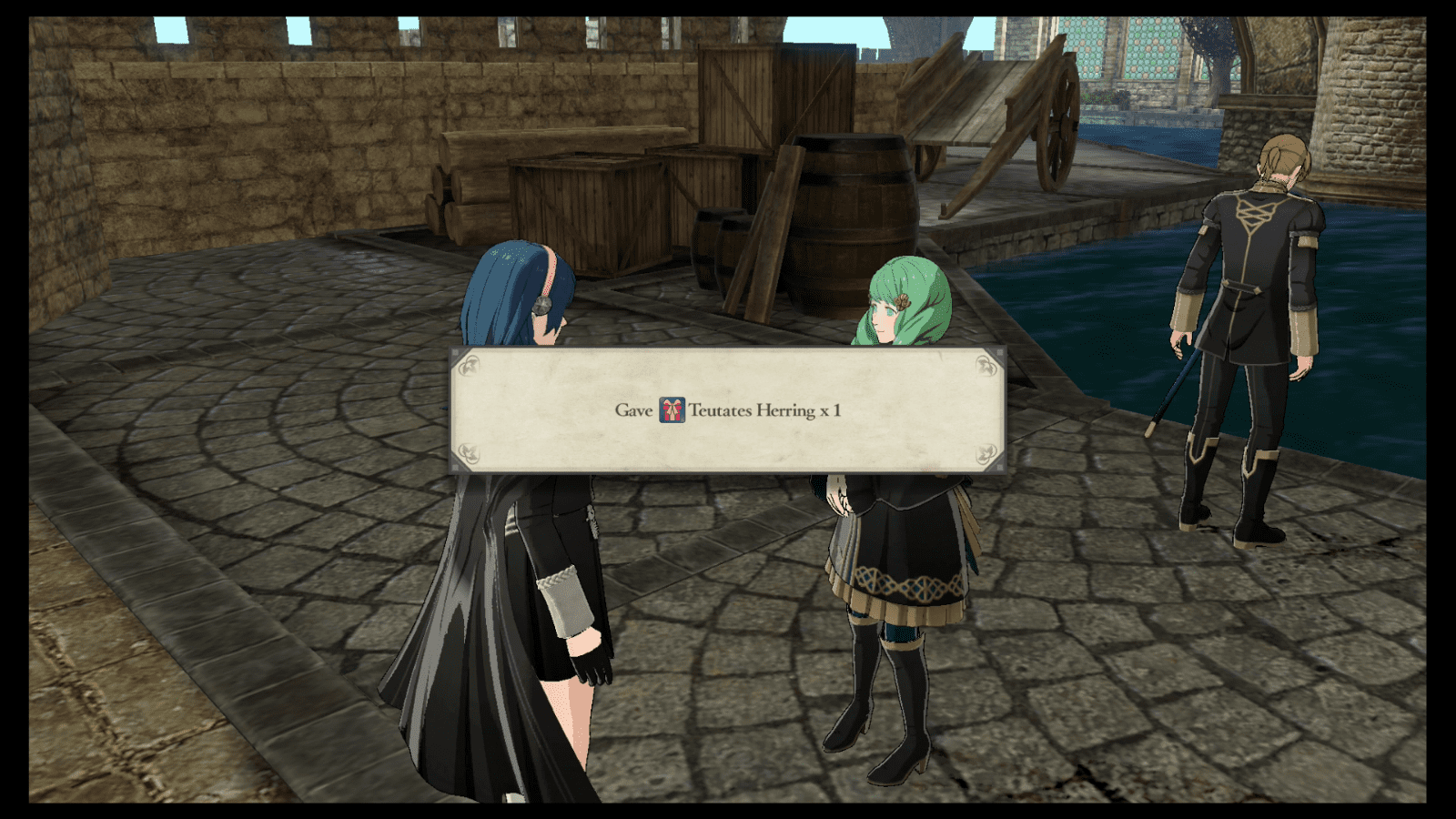The width and height of the screenshot is (1456, 819).
Task: Click the Teutates Herring item name text
Action: click(x=751, y=410)
